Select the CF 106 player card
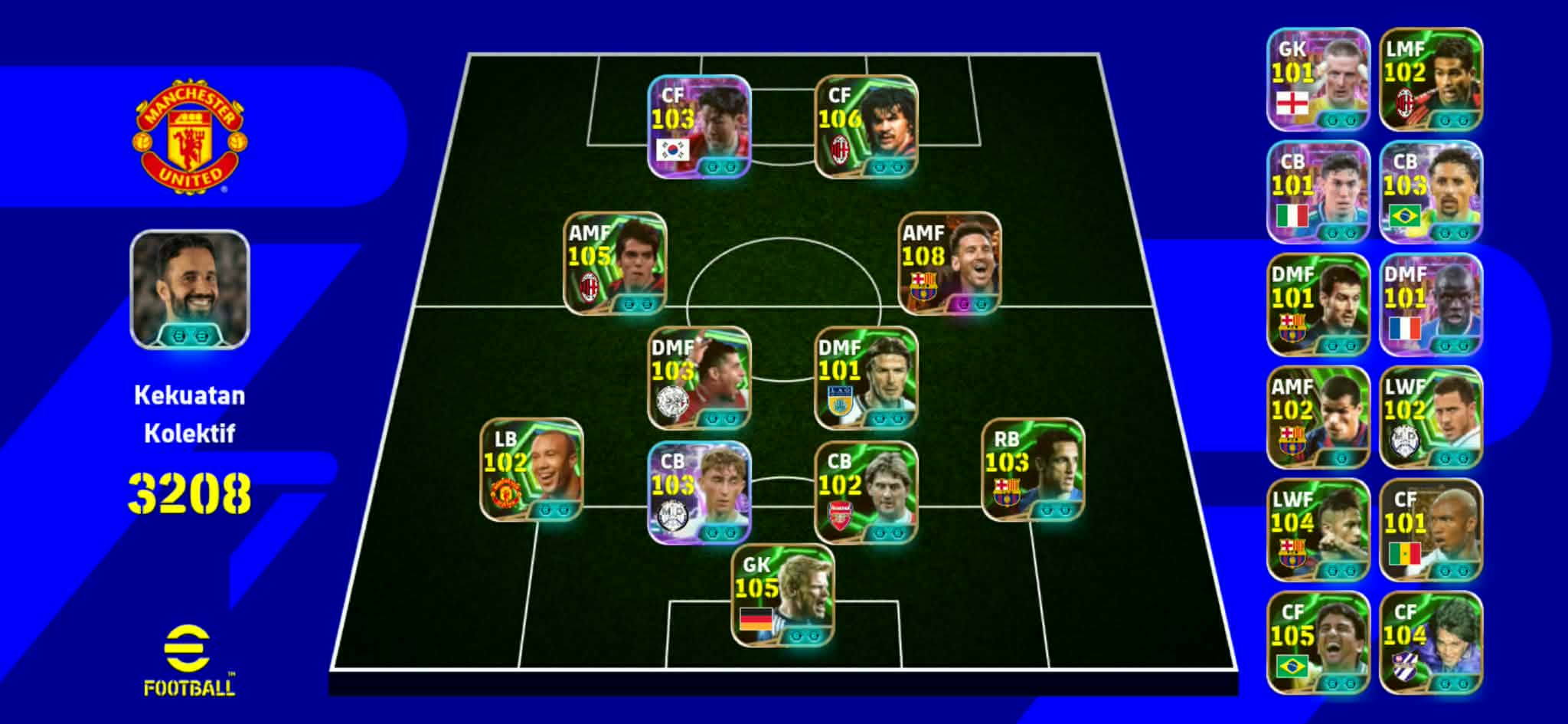The image size is (1568, 724). pyautogui.click(x=866, y=126)
